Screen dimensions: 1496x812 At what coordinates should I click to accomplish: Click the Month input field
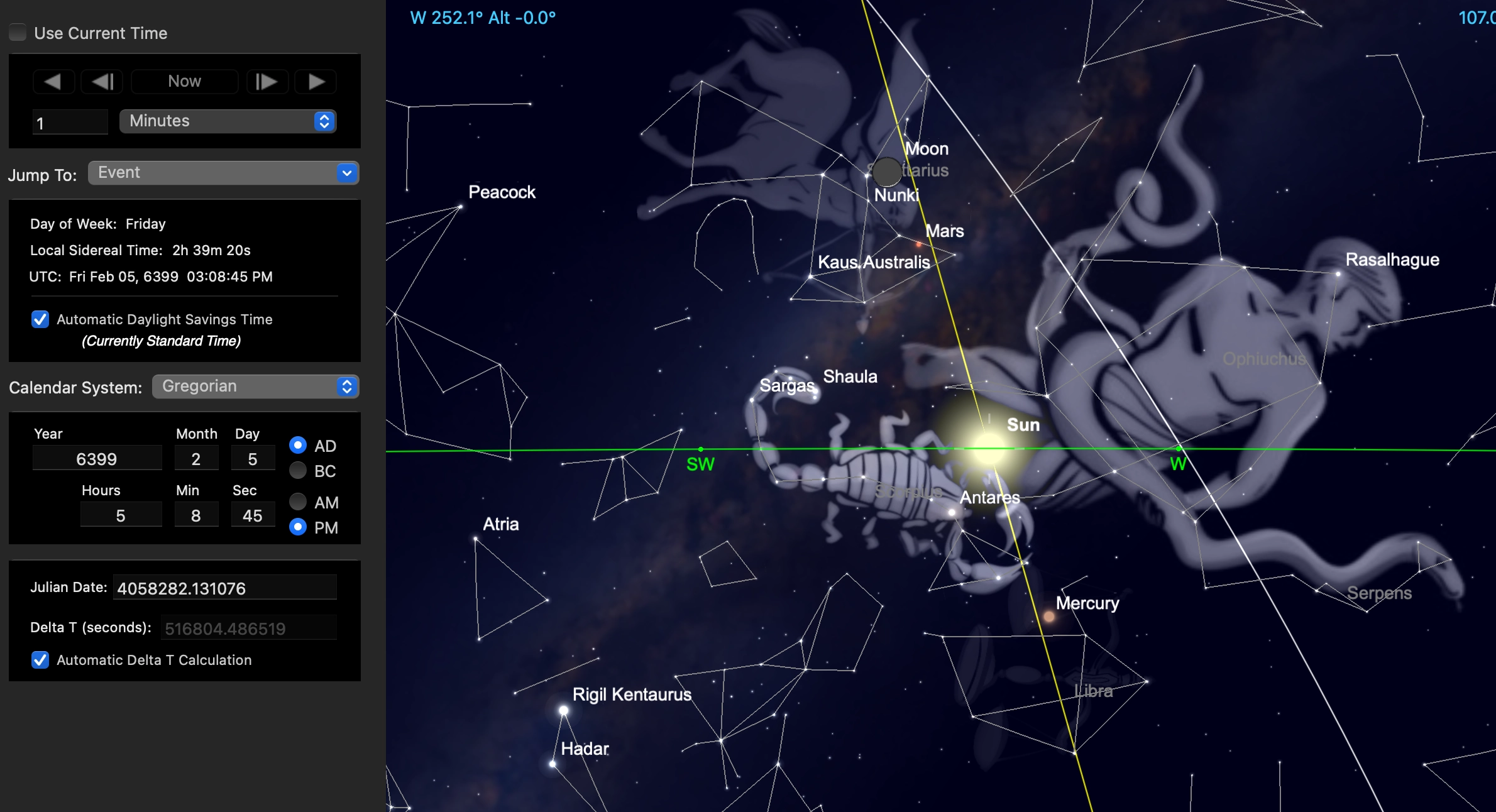[x=196, y=459]
